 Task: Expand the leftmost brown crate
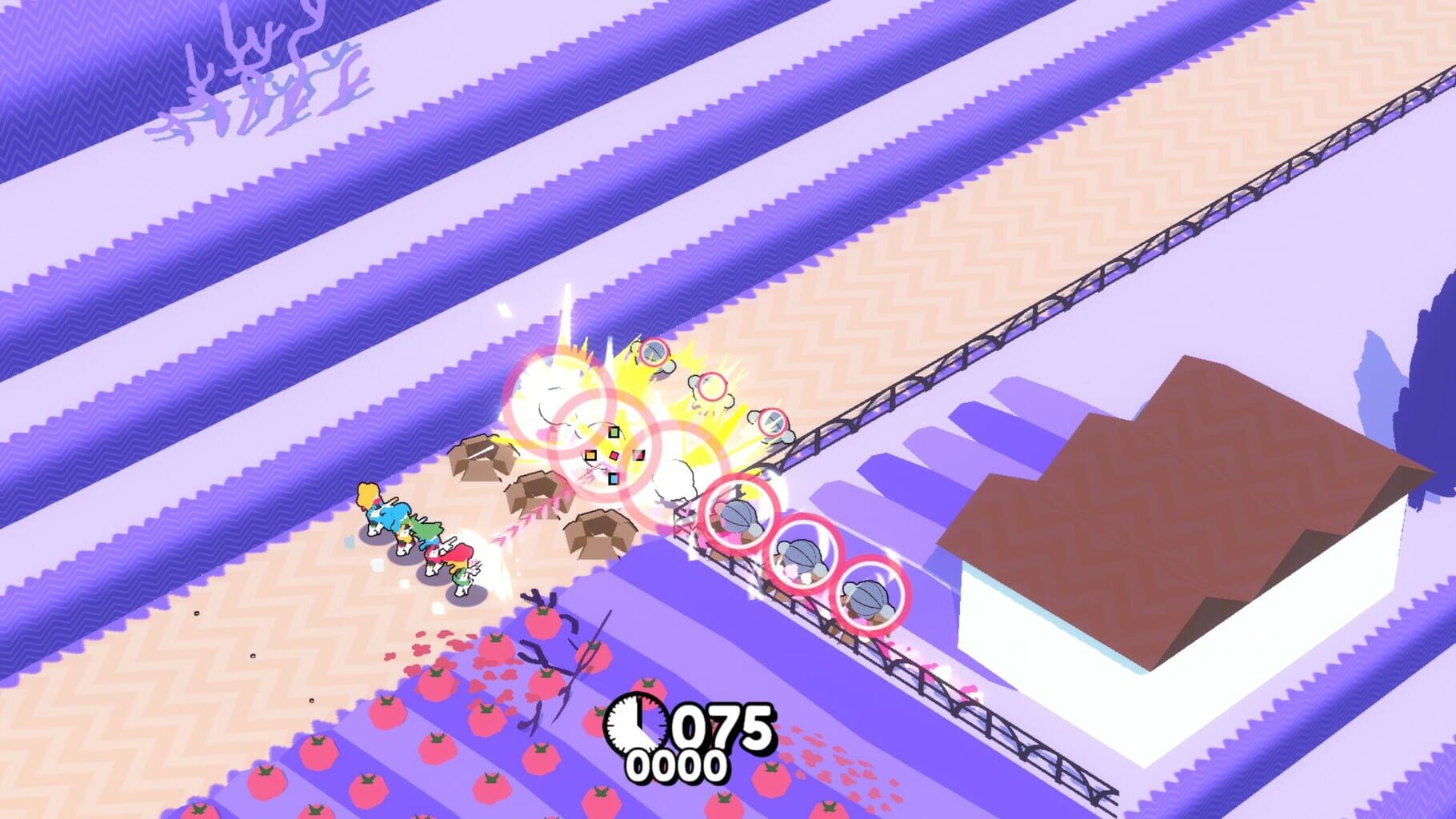point(478,458)
